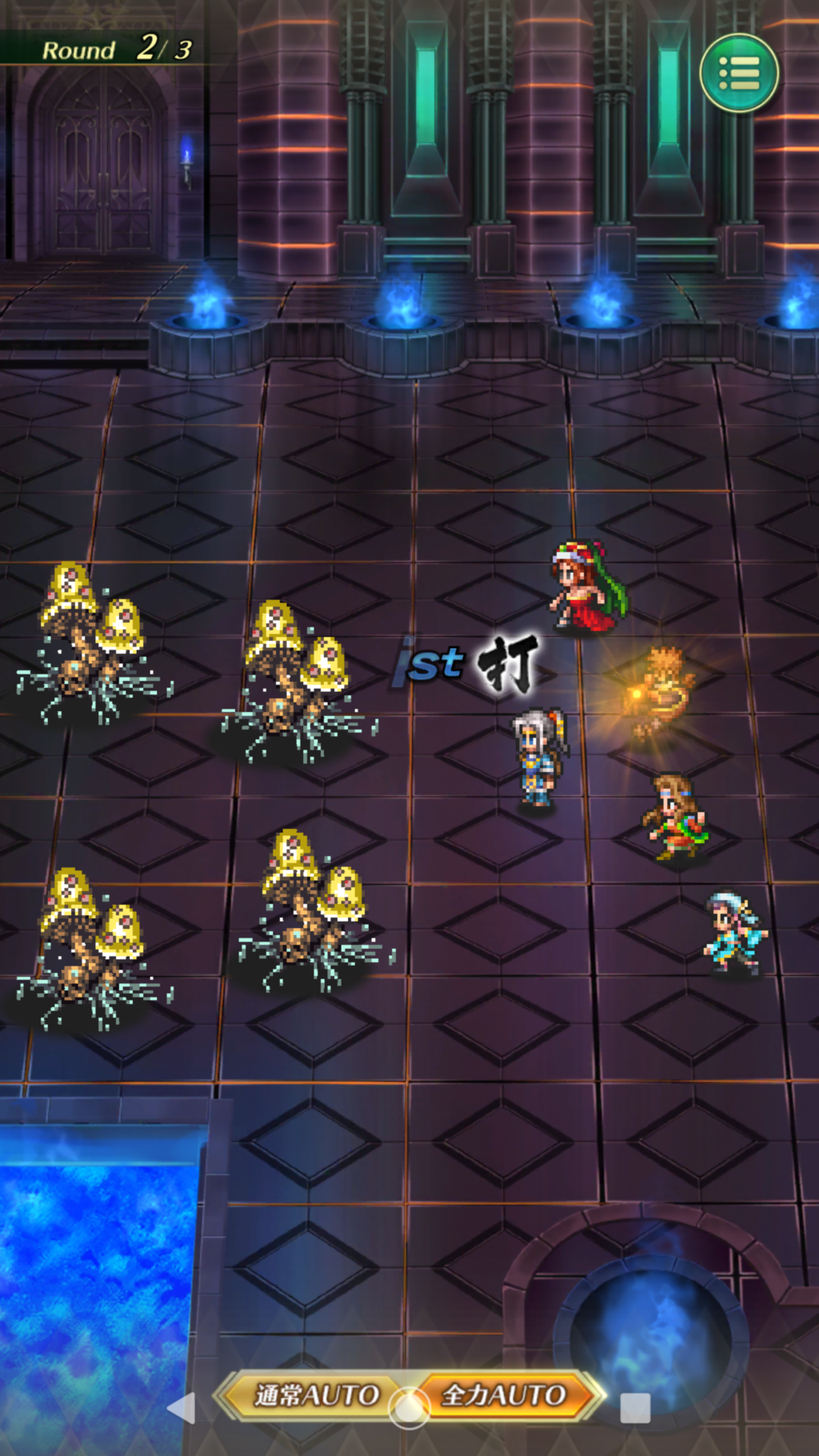
Task: Tap the Android recent apps square
Action: point(635,1408)
